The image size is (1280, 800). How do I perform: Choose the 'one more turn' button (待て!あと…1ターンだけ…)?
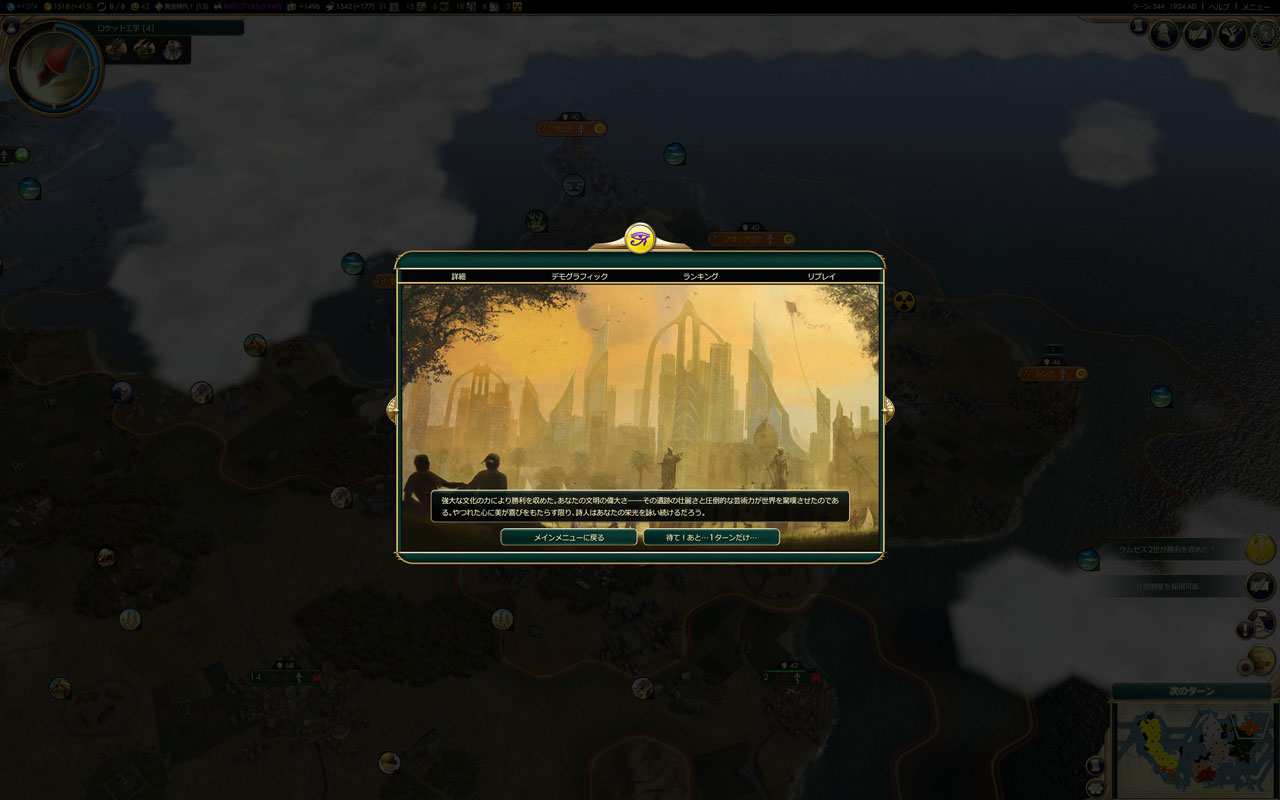coord(711,537)
